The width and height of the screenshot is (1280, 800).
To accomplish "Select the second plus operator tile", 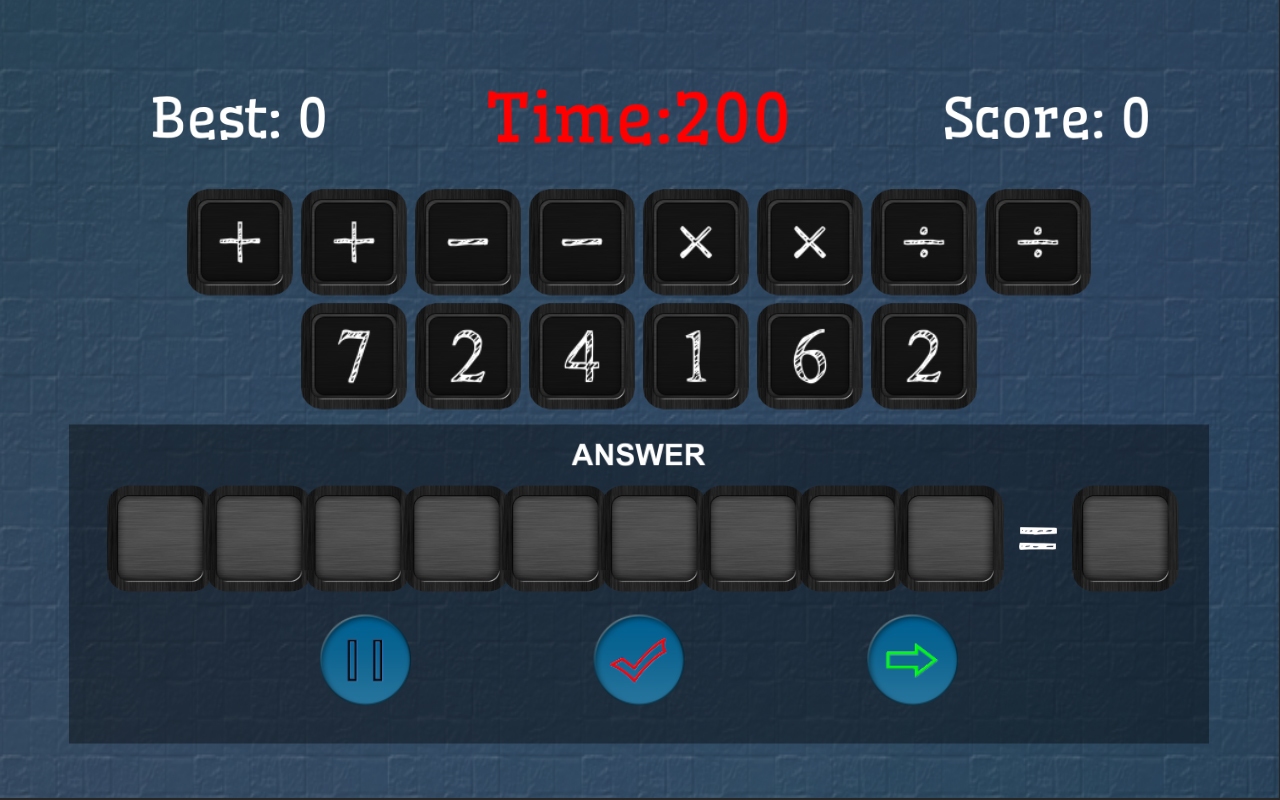I will click(353, 241).
